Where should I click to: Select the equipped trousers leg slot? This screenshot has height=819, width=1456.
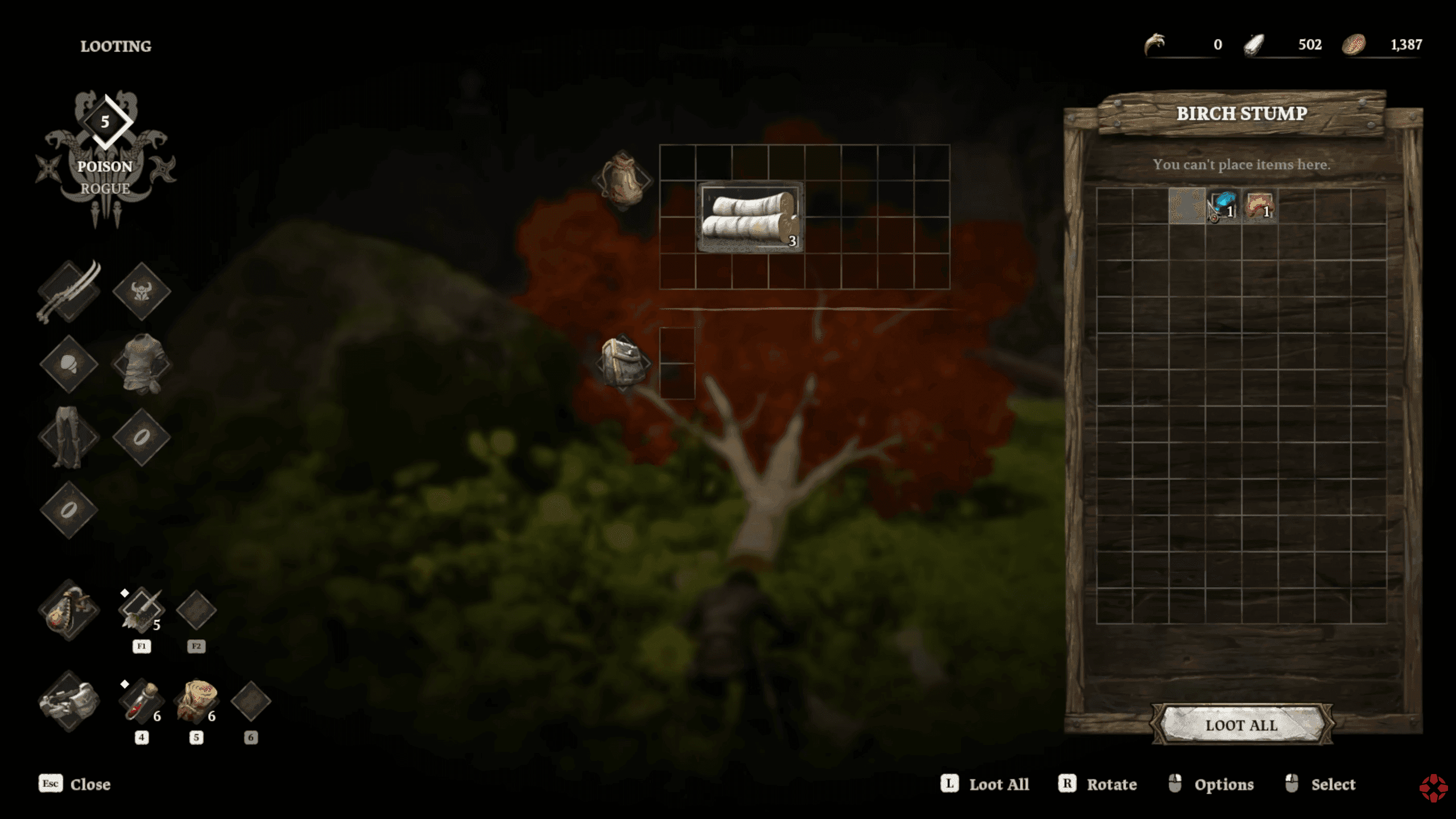[x=69, y=437]
